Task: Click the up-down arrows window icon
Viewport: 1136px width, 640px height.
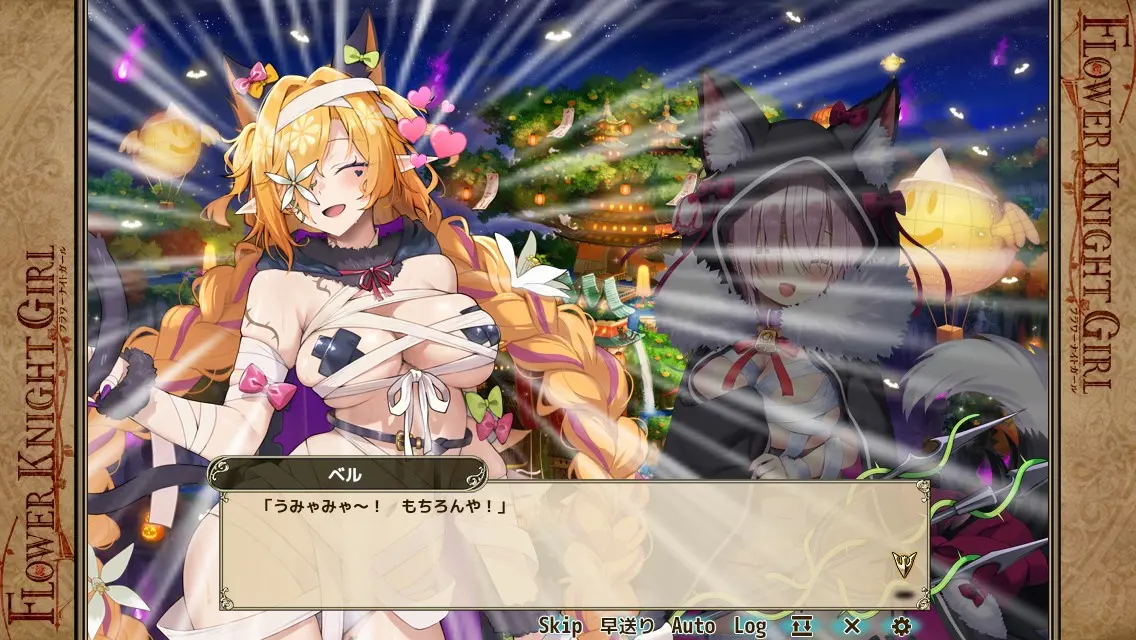Action: 802,626
